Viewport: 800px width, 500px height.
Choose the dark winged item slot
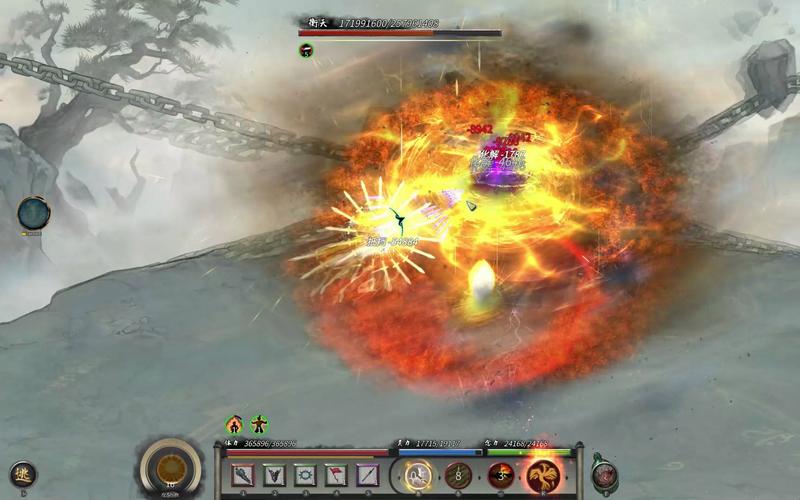click(274, 476)
